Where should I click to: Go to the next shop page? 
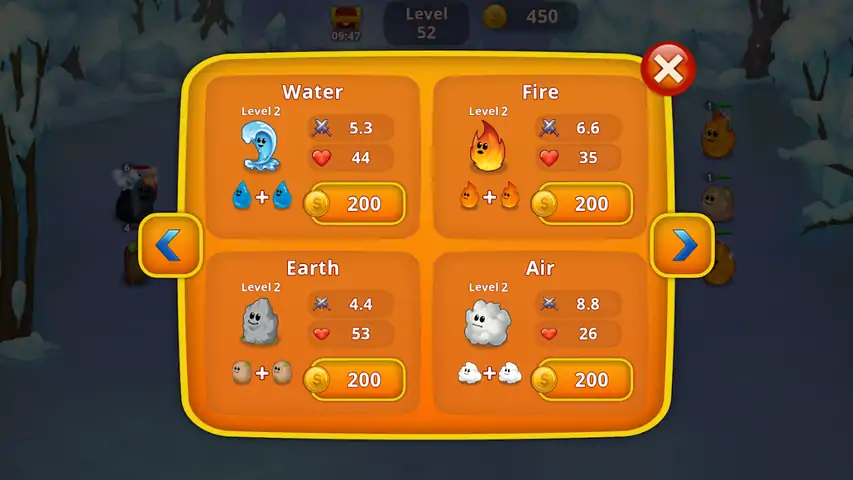click(683, 245)
